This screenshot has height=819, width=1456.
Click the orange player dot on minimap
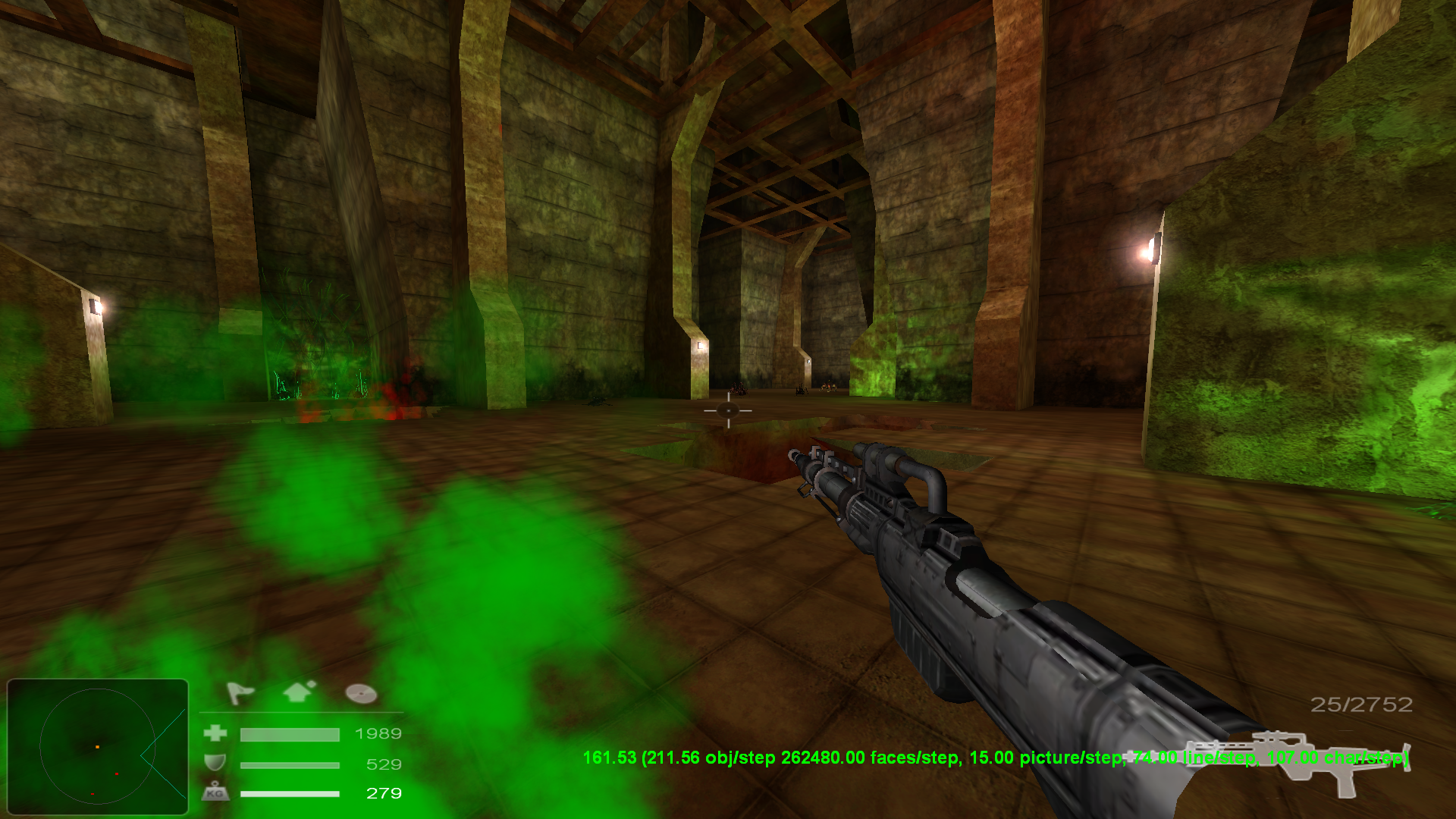tap(97, 746)
